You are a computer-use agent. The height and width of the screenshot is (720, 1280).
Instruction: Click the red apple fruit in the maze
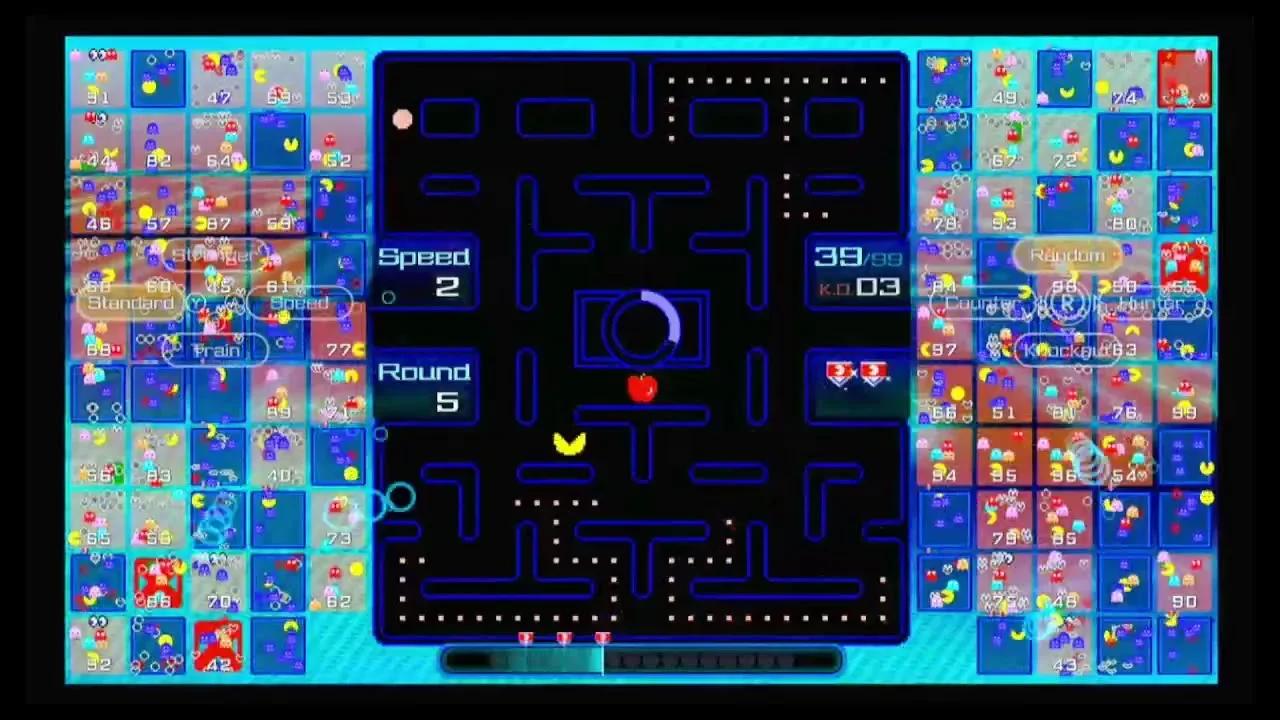pos(641,390)
